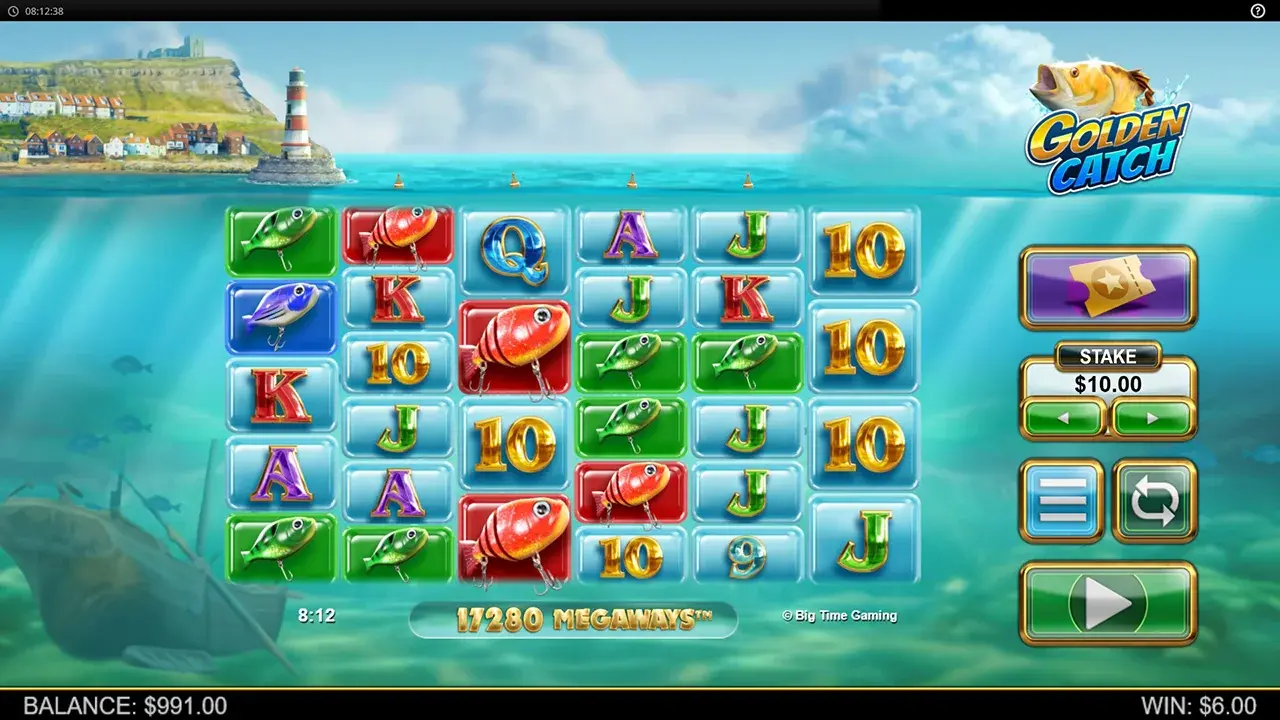1280x720 pixels.
Task: Activate the autoplay circular arrows button
Action: (x=1154, y=500)
